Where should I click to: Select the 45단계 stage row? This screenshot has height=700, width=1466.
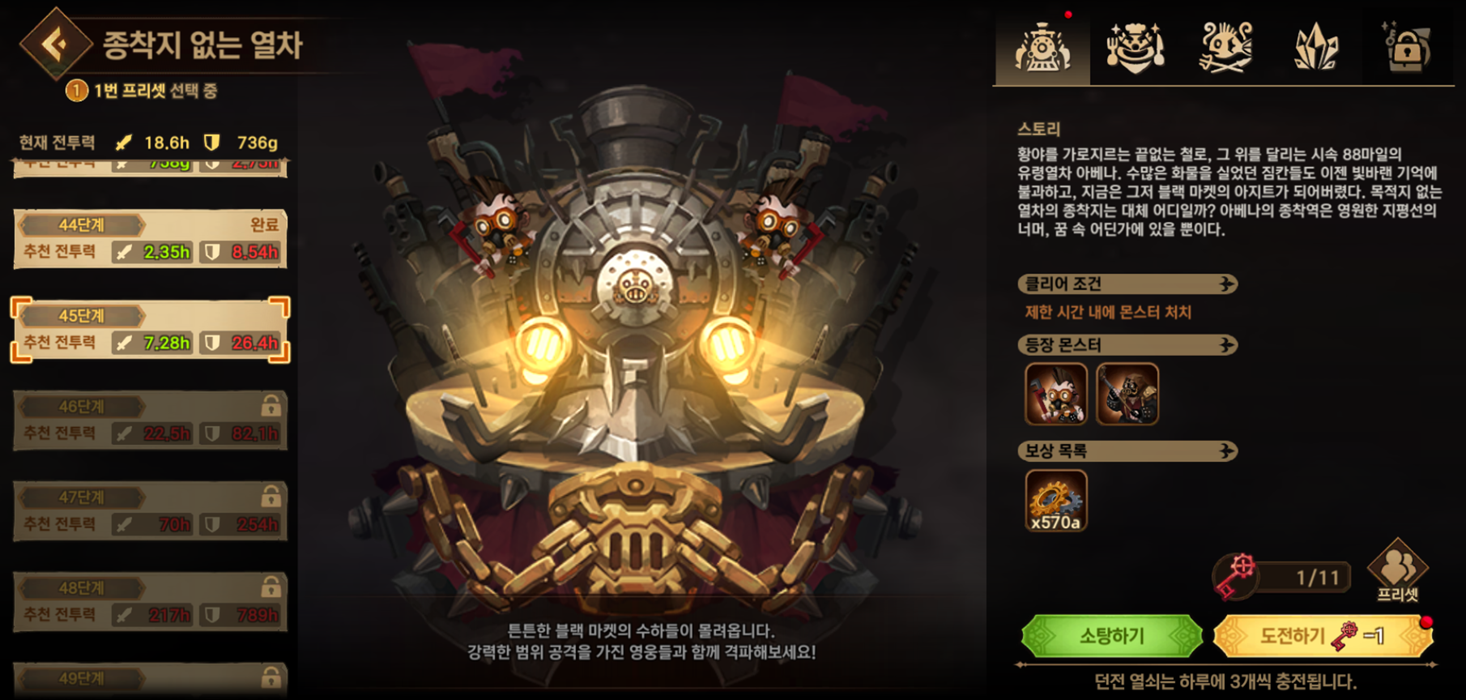[x=150, y=330]
